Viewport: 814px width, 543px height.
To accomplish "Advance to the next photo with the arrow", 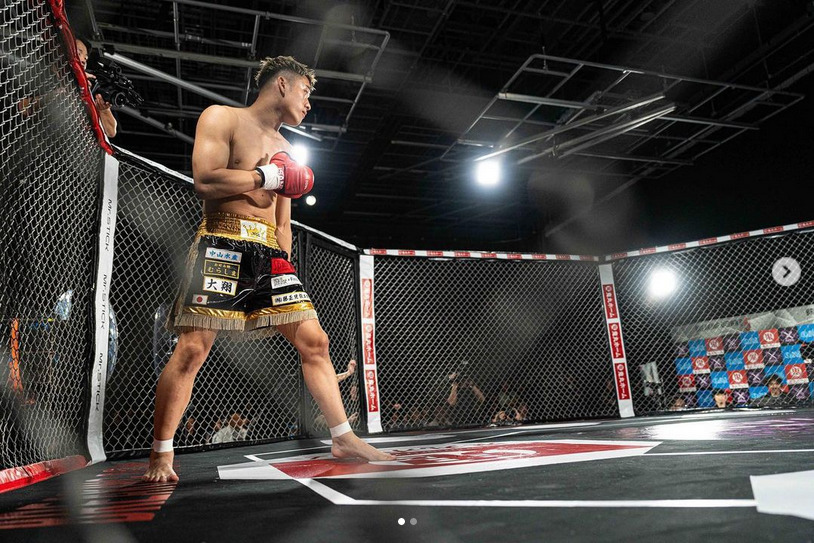I will coord(786,271).
